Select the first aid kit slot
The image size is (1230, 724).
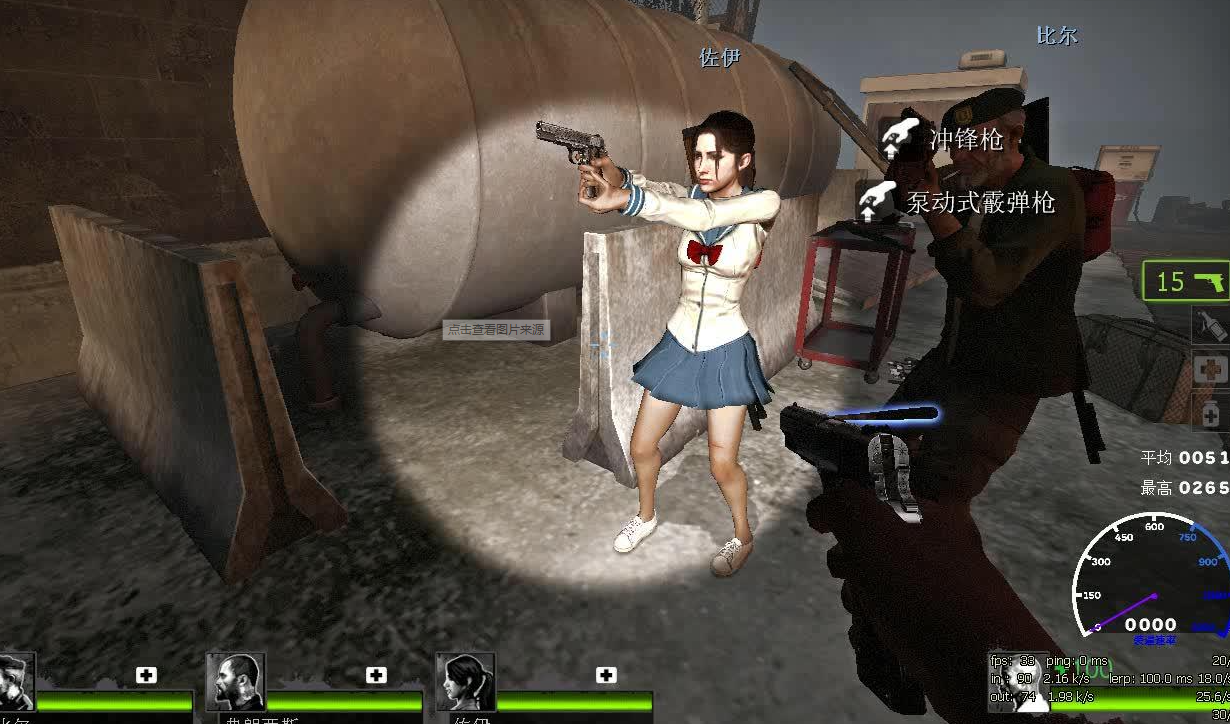(x=1210, y=368)
